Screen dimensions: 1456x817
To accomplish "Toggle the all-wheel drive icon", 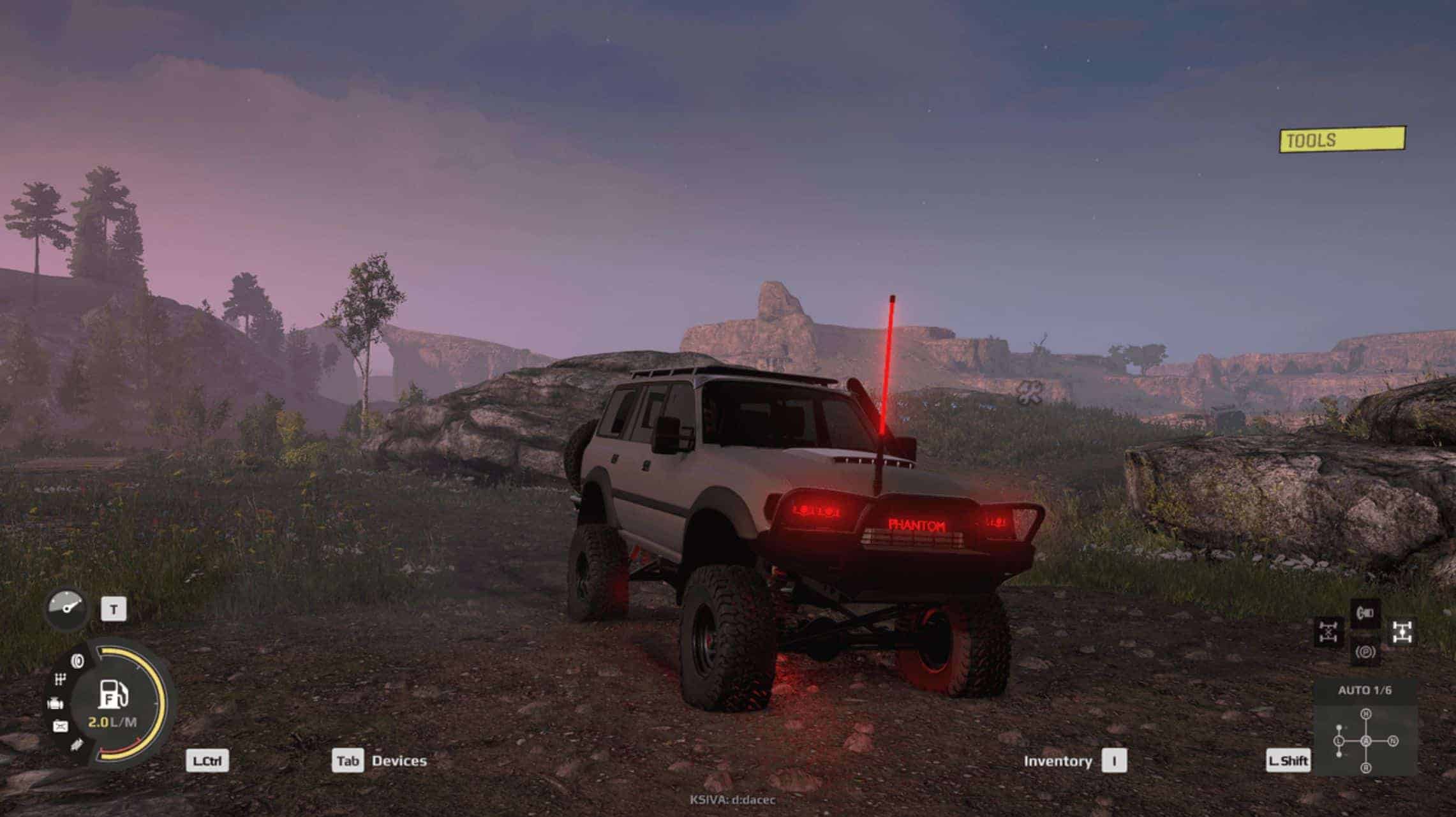I will tap(1402, 632).
